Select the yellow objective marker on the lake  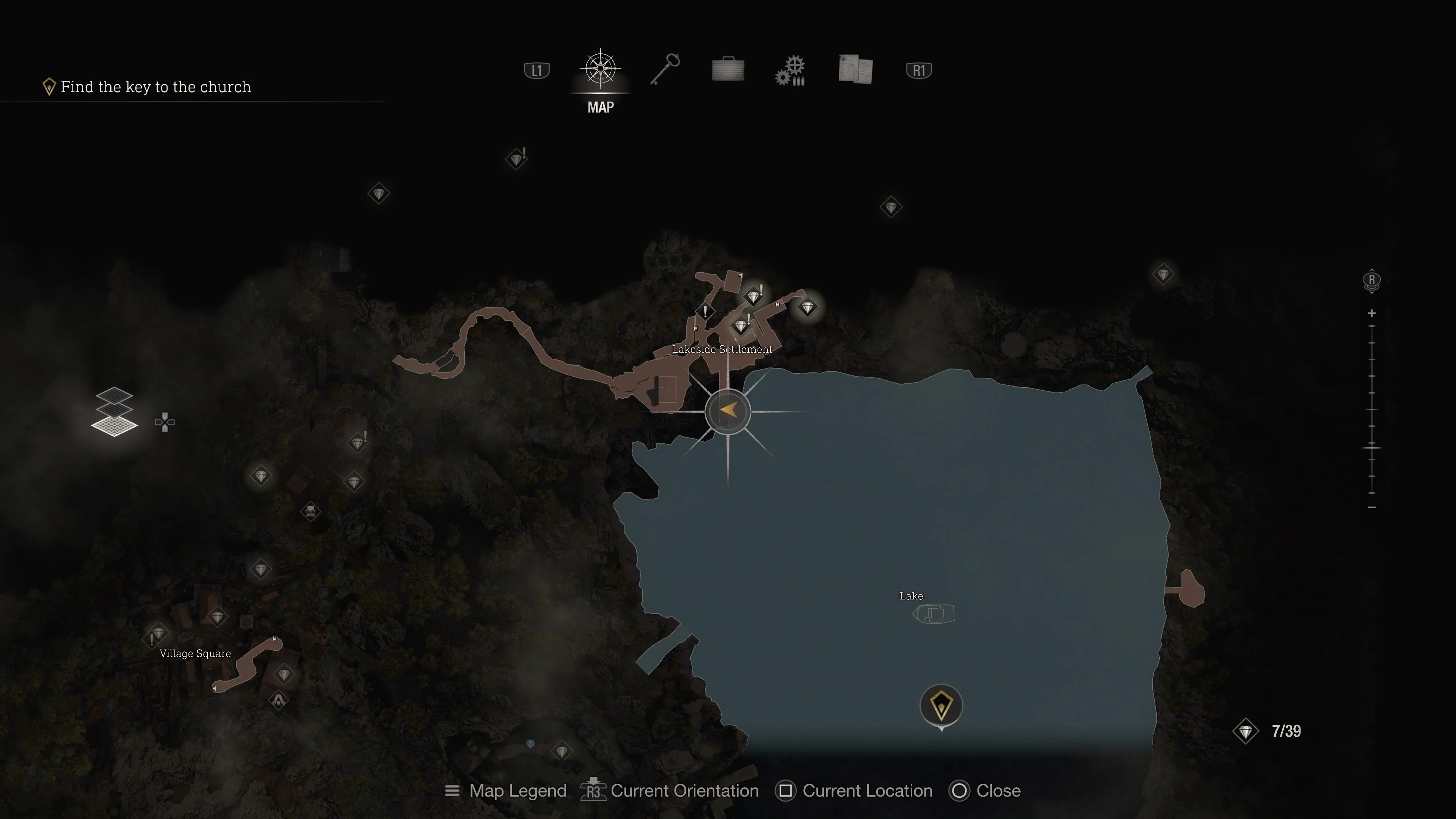[x=941, y=705]
